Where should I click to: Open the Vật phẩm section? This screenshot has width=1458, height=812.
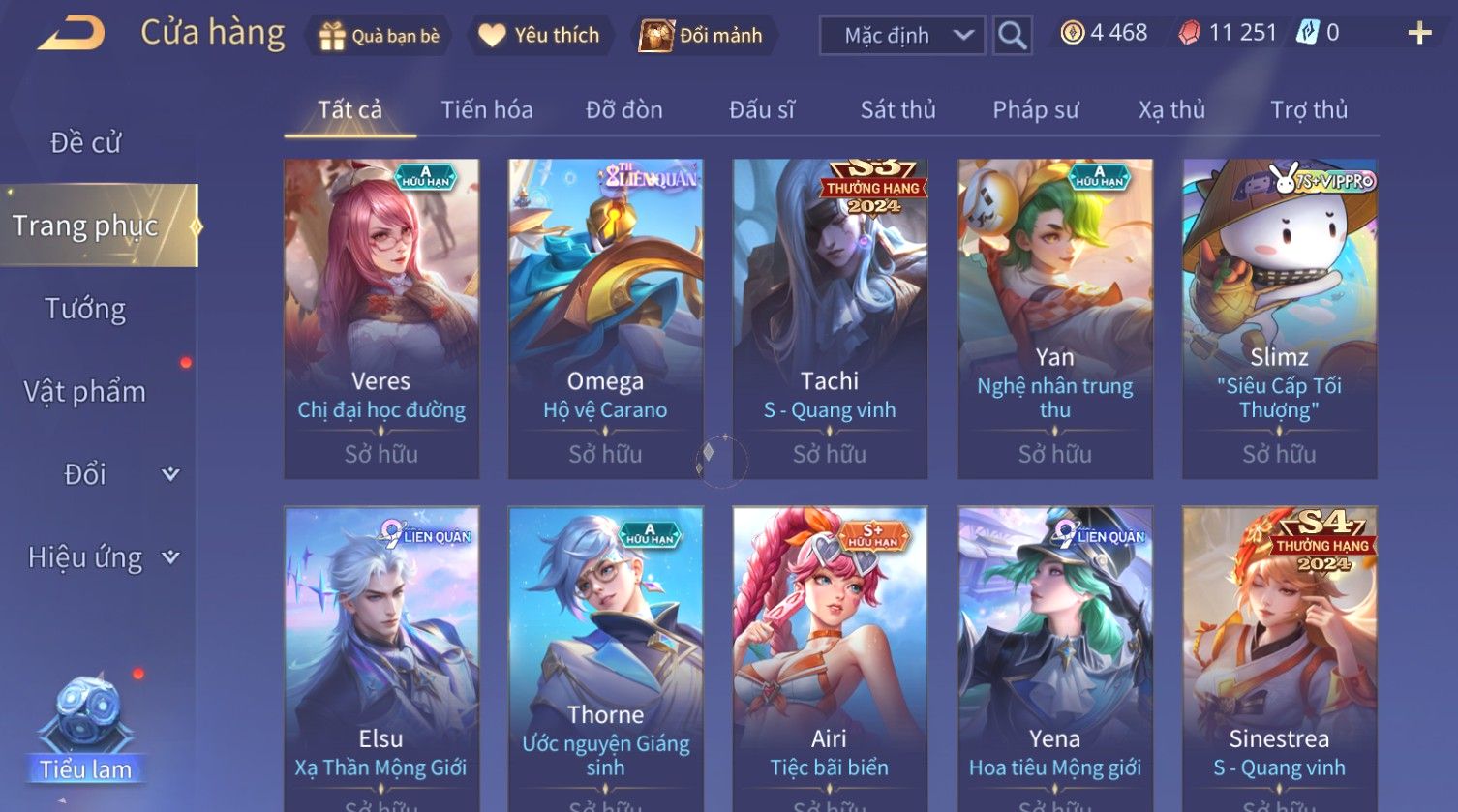[85, 392]
